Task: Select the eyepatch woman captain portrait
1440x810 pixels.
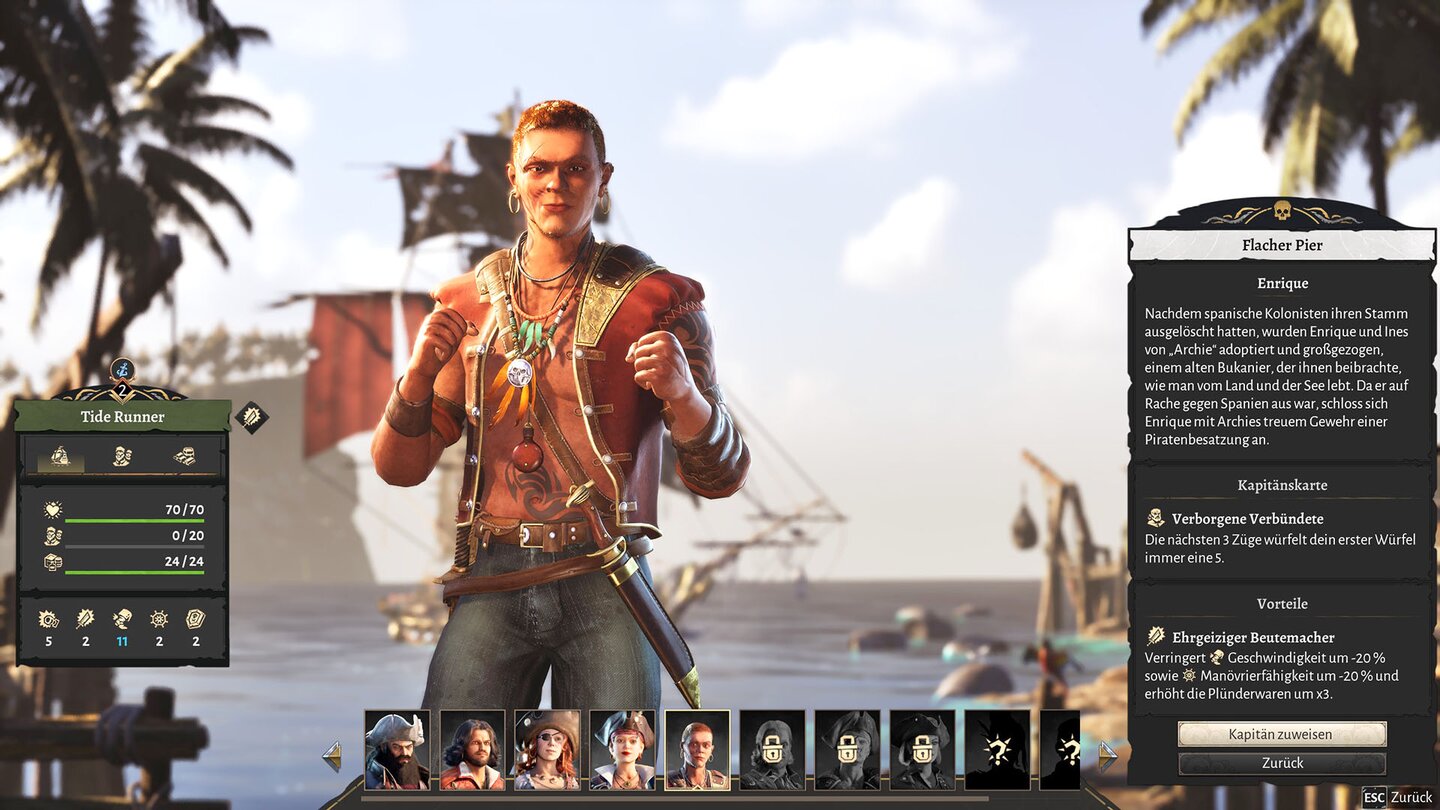Action: [547, 750]
